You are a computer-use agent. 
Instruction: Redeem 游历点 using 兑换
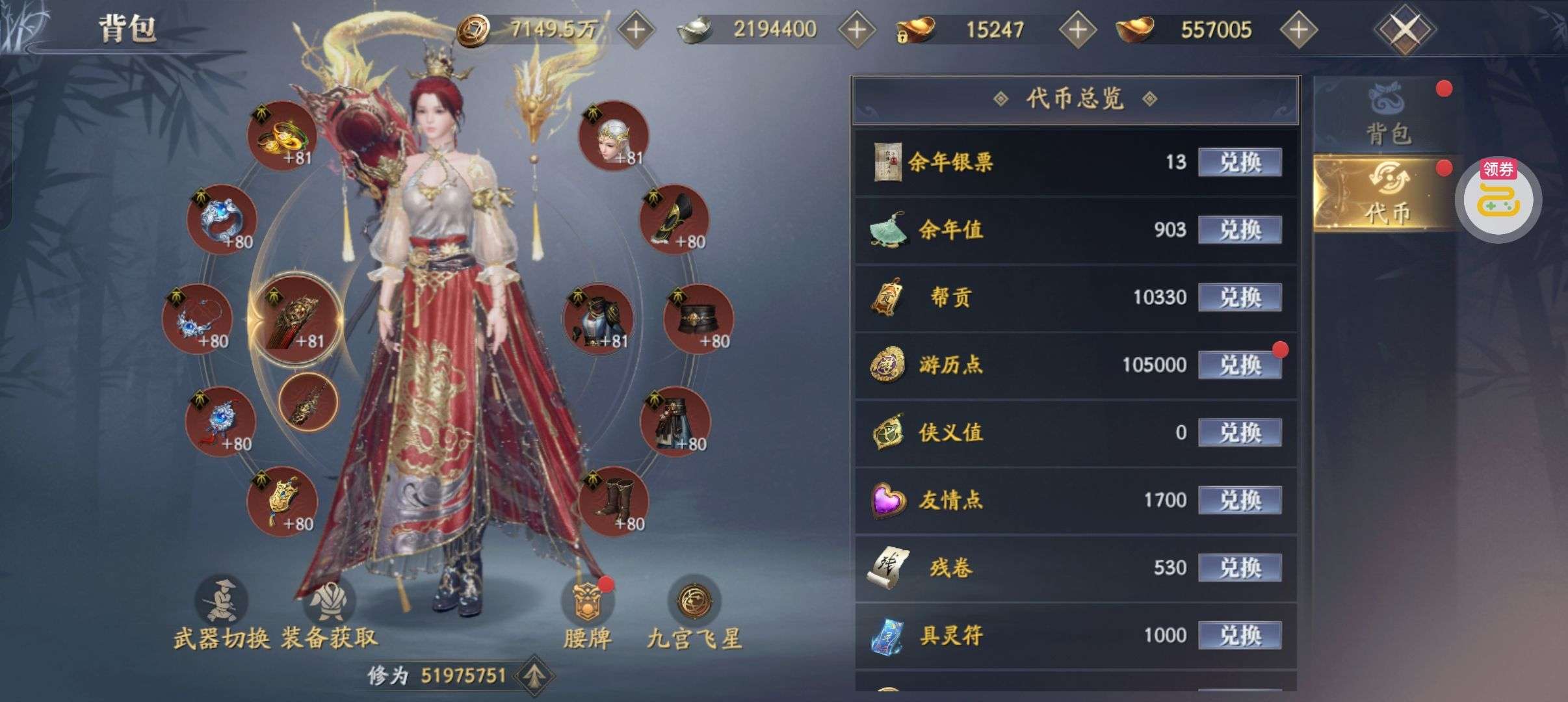(1239, 365)
